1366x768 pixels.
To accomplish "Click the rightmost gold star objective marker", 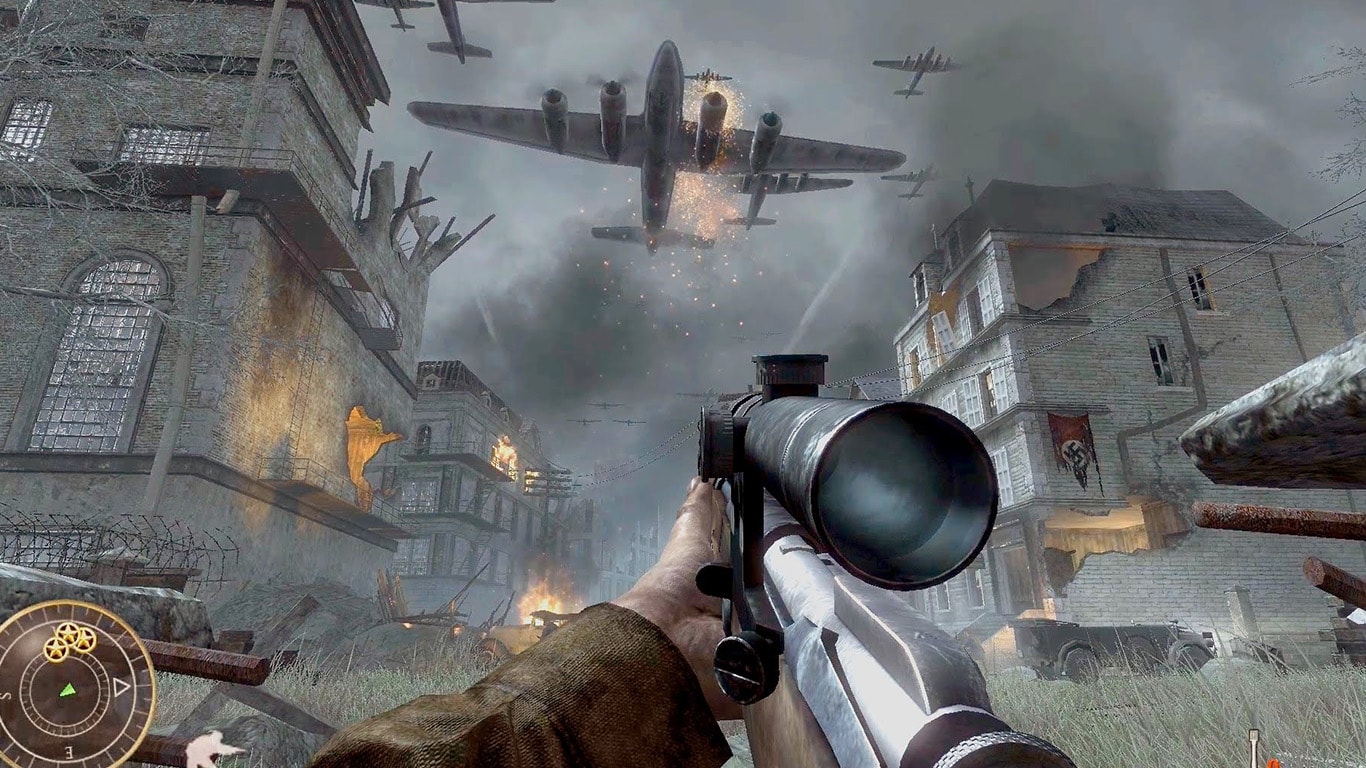I will pyautogui.click(x=86, y=641).
